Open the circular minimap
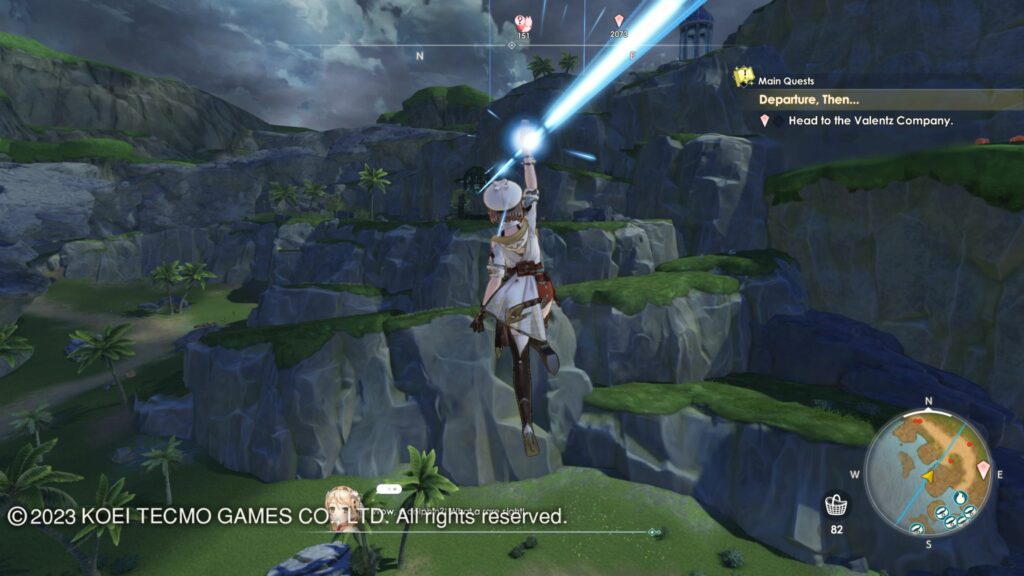 (x=927, y=471)
